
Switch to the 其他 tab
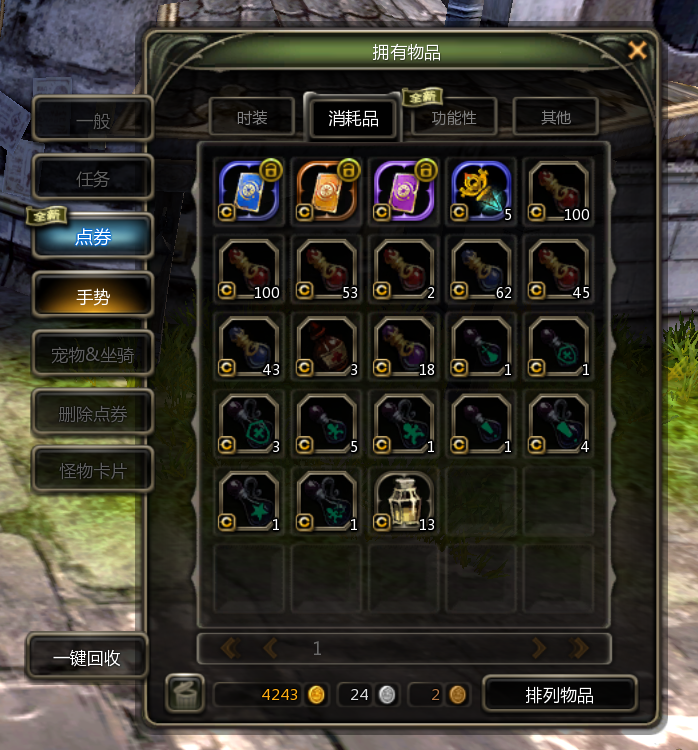[x=555, y=118]
